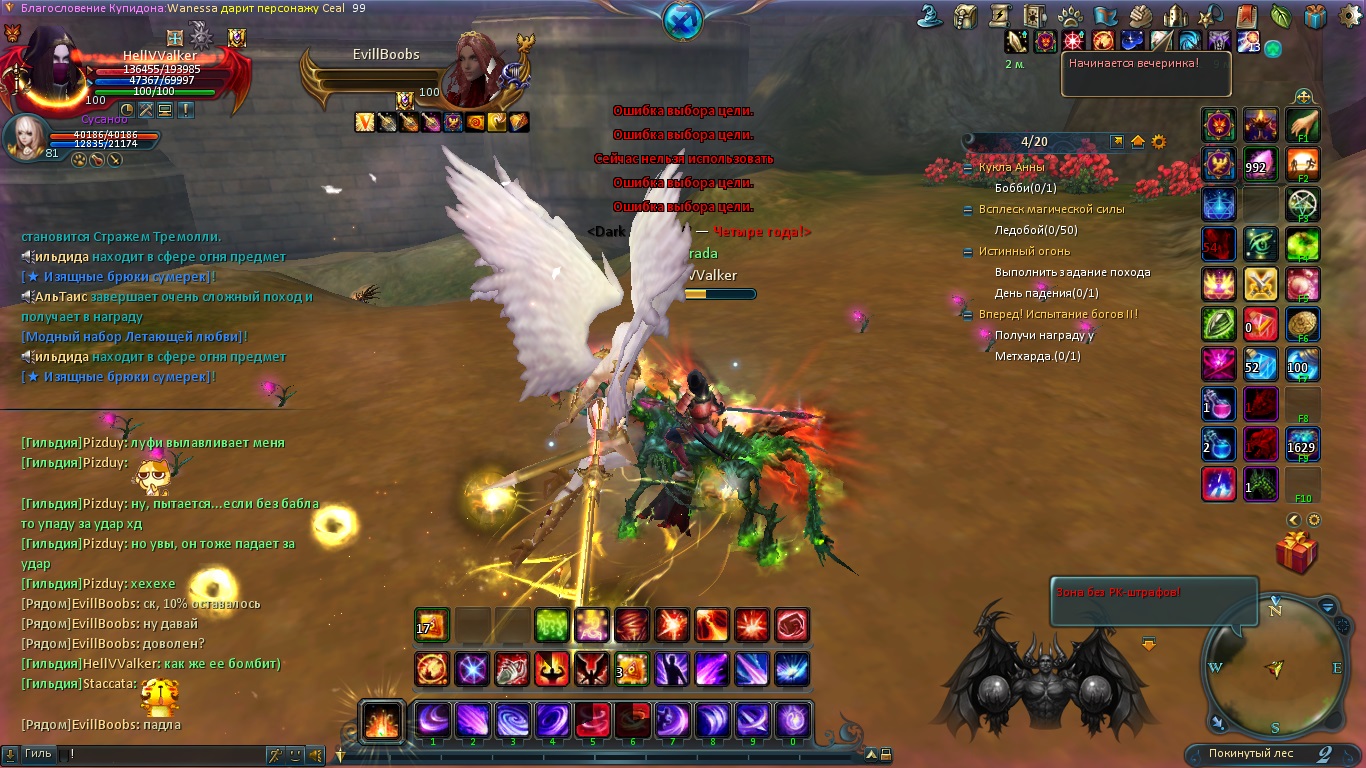
Task: Click the red gift box with yellow ribbon
Action: [1296, 553]
